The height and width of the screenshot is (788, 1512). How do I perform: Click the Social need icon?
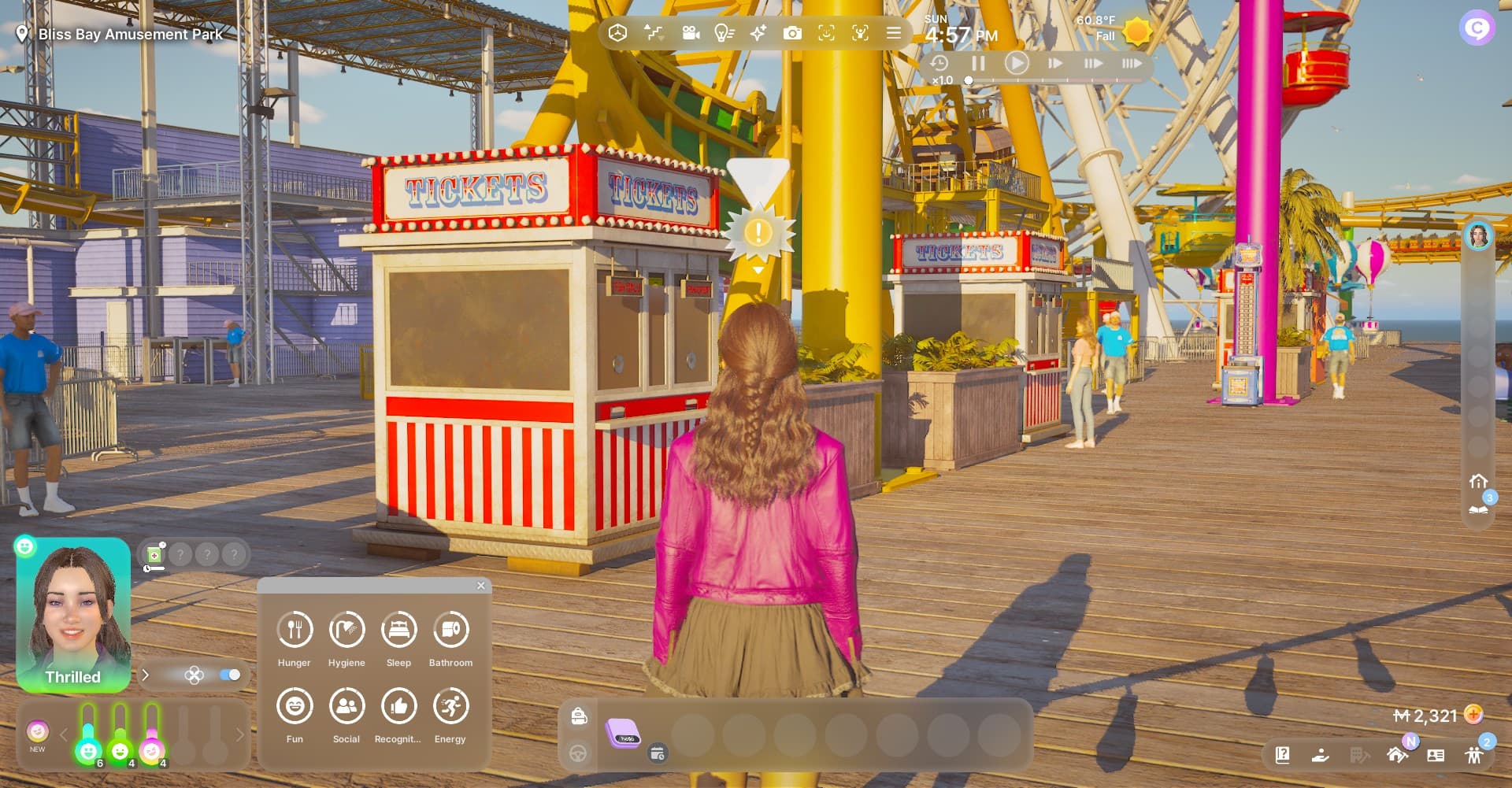click(x=346, y=706)
